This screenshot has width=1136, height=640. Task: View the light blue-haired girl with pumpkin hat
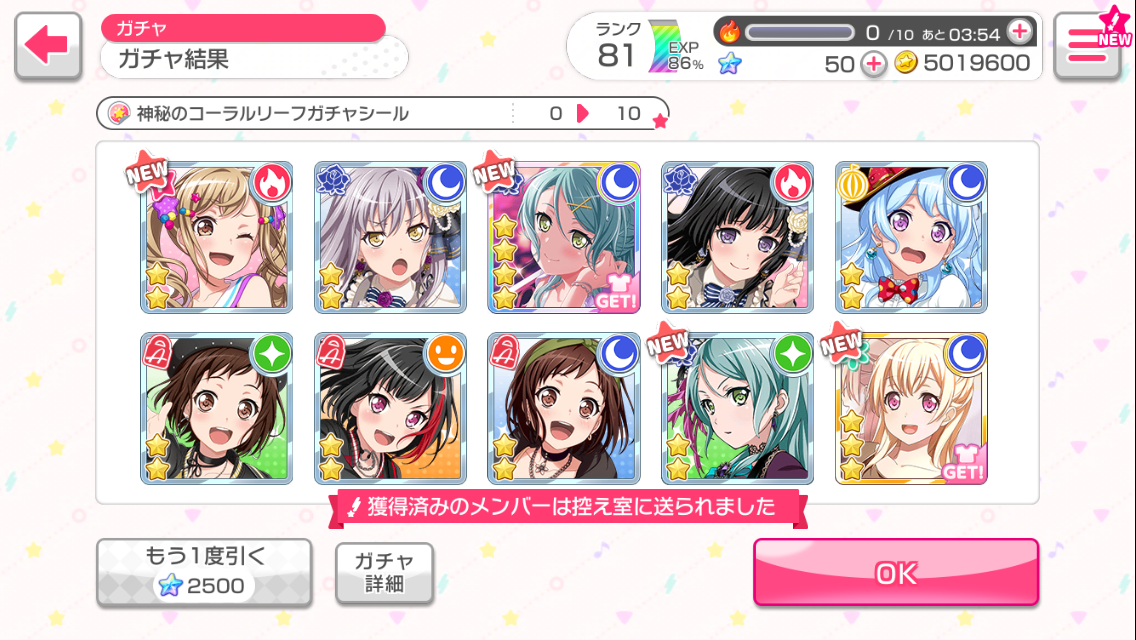click(911, 237)
